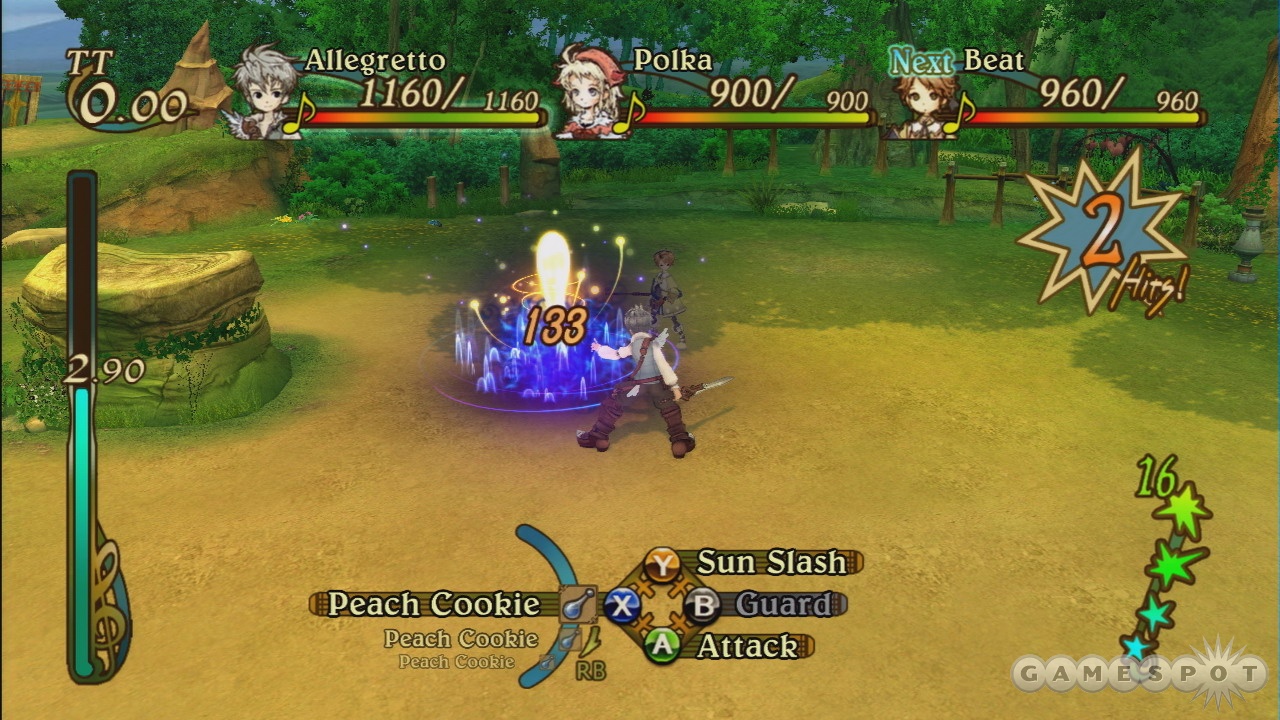Select Allegretto's character portrait
This screenshot has width=1280, height=720.
264,92
